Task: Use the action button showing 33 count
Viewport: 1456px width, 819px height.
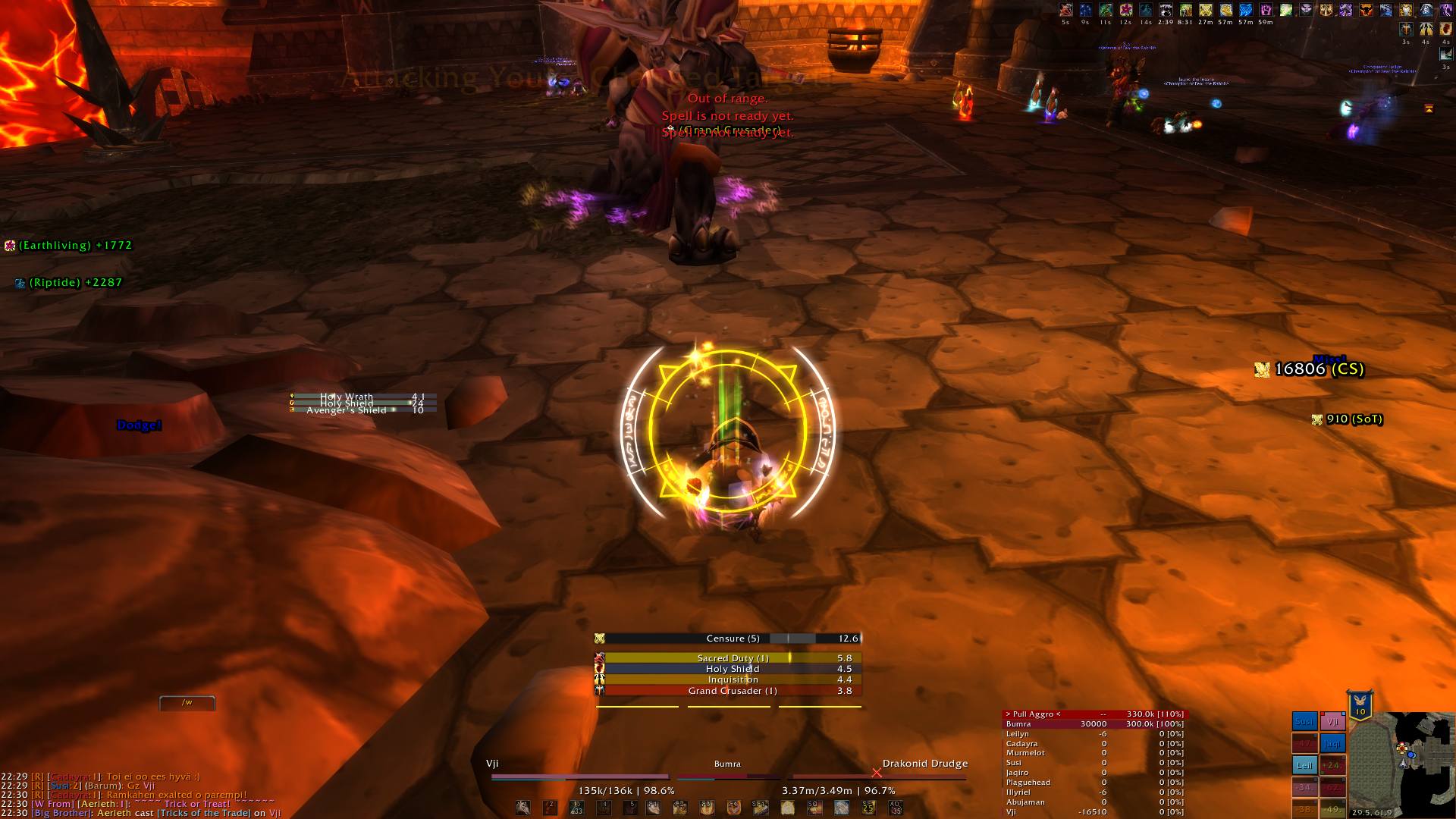Action: coord(576,808)
